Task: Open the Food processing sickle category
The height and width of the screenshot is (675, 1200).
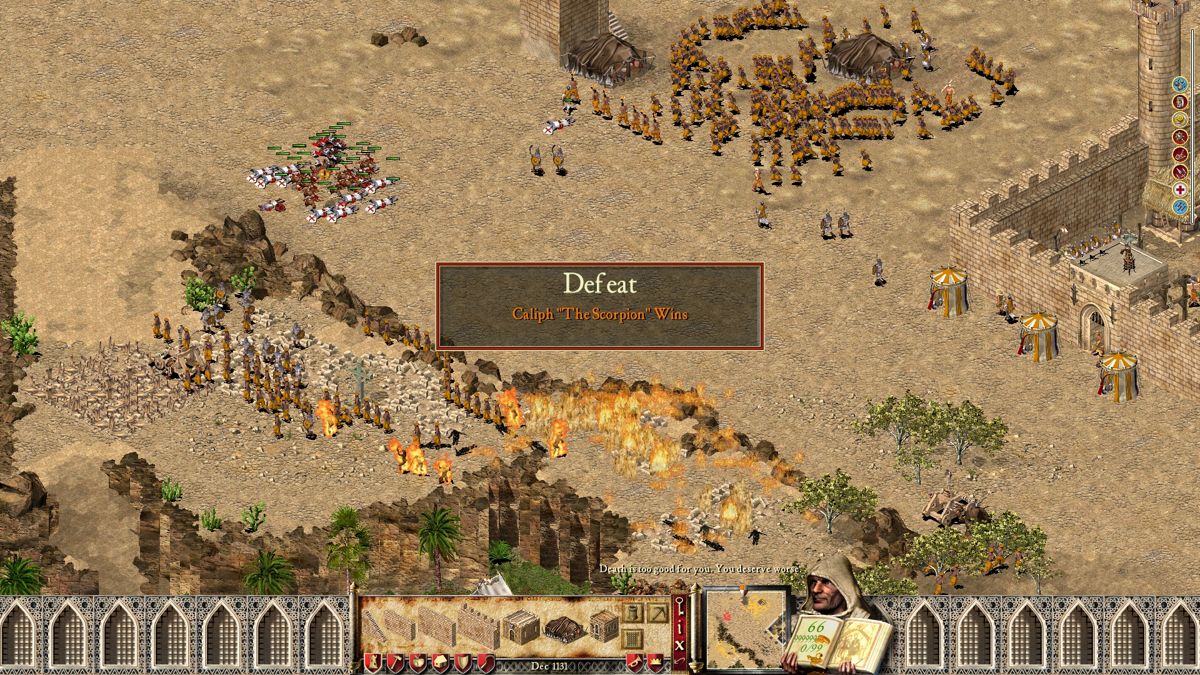Action: [486, 661]
